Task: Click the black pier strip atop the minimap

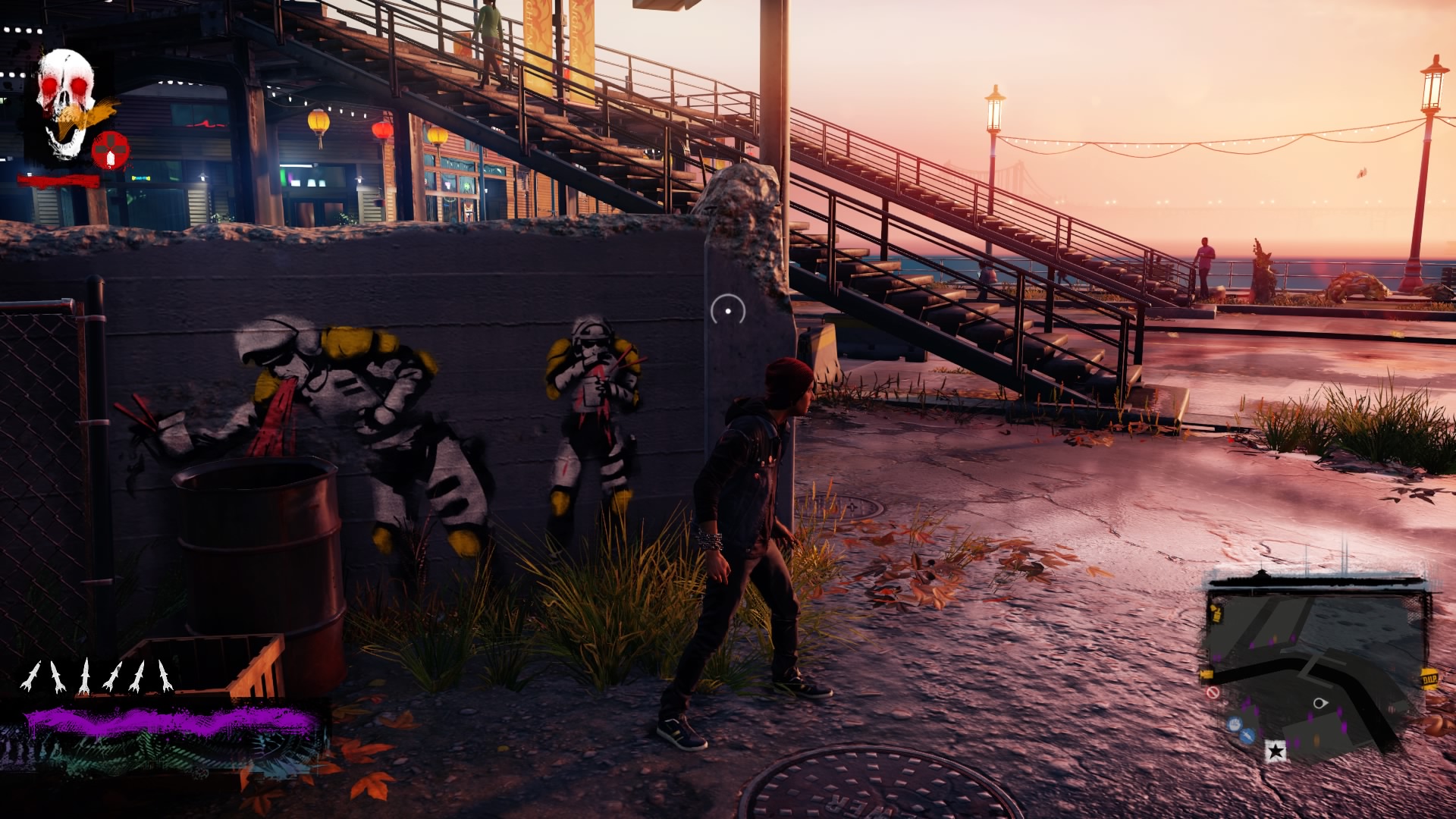Action: click(1317, 582)
